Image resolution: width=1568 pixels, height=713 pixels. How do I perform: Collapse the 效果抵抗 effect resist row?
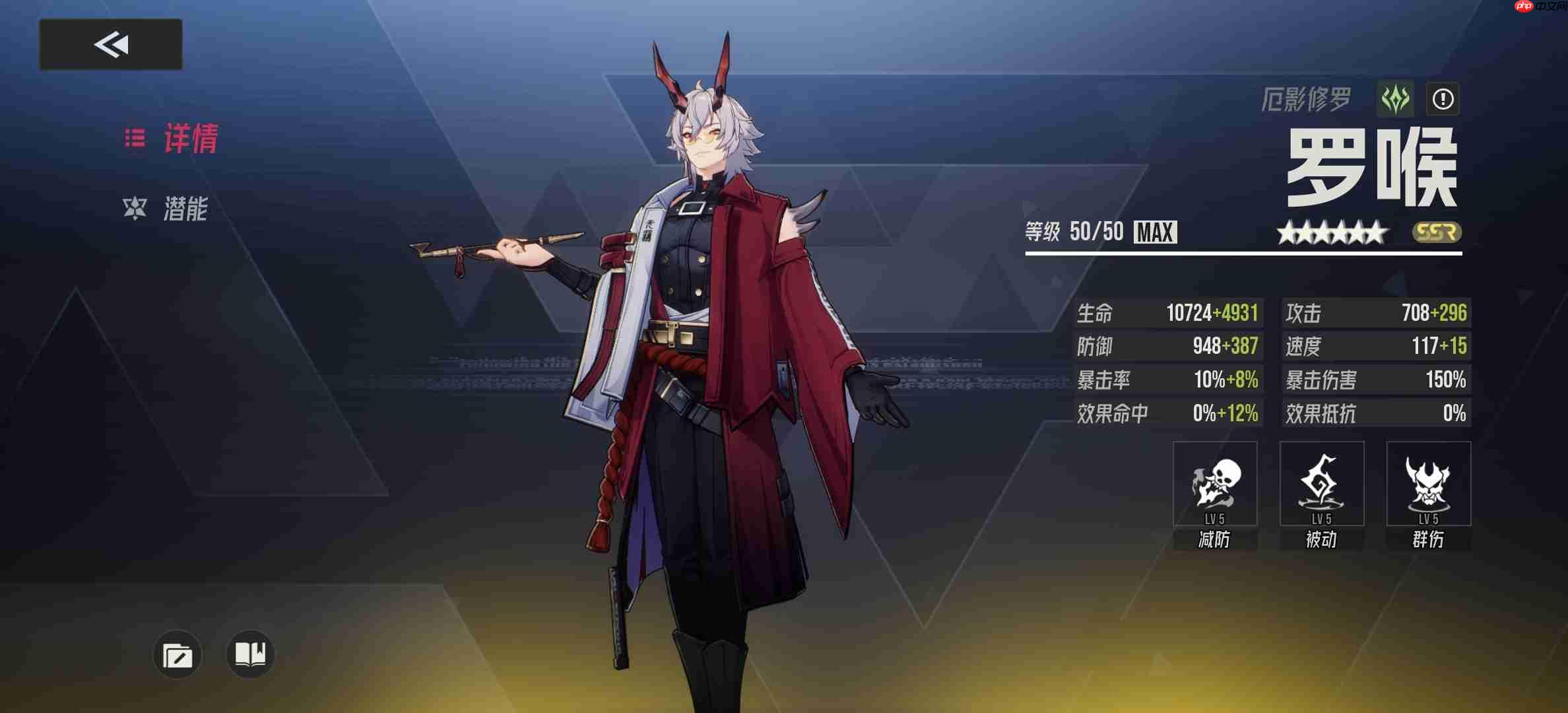(x=1376, y=412)
